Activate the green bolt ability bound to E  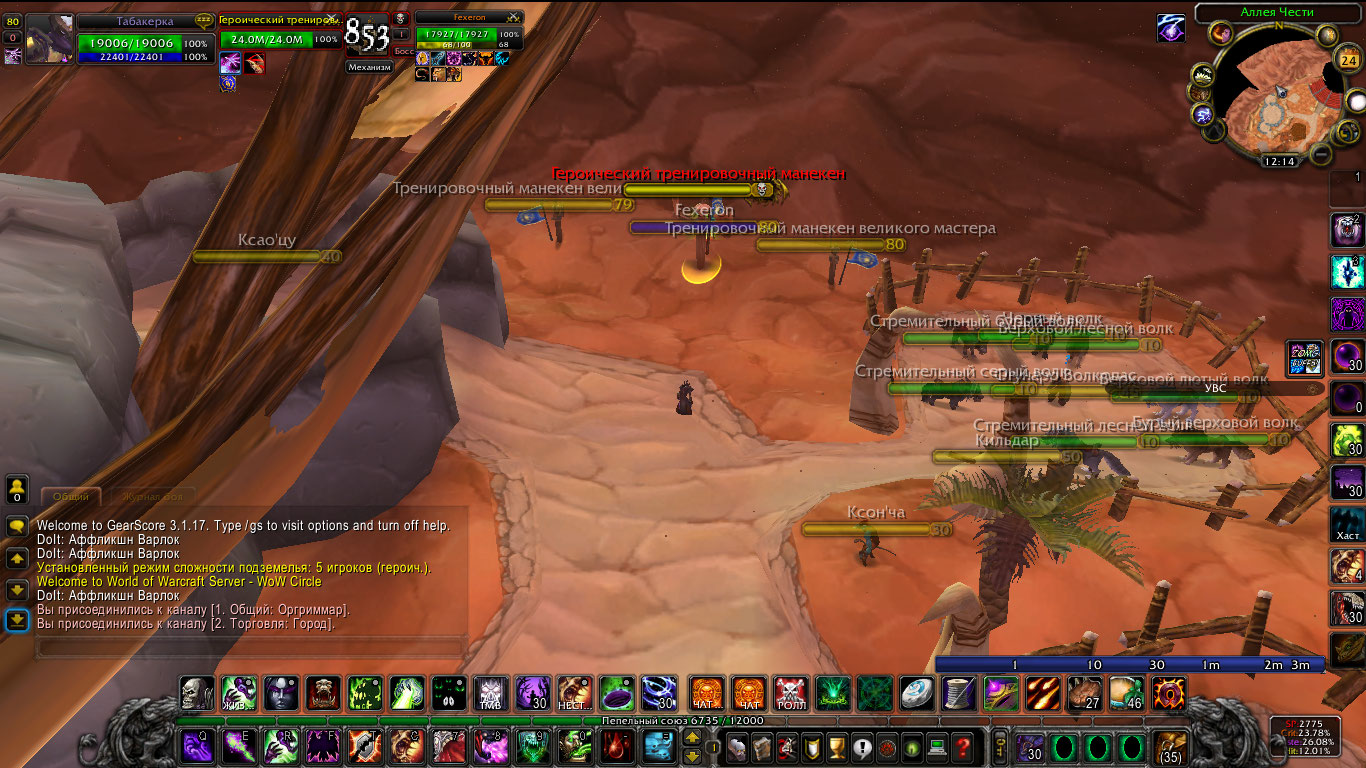tap(239, 747)
